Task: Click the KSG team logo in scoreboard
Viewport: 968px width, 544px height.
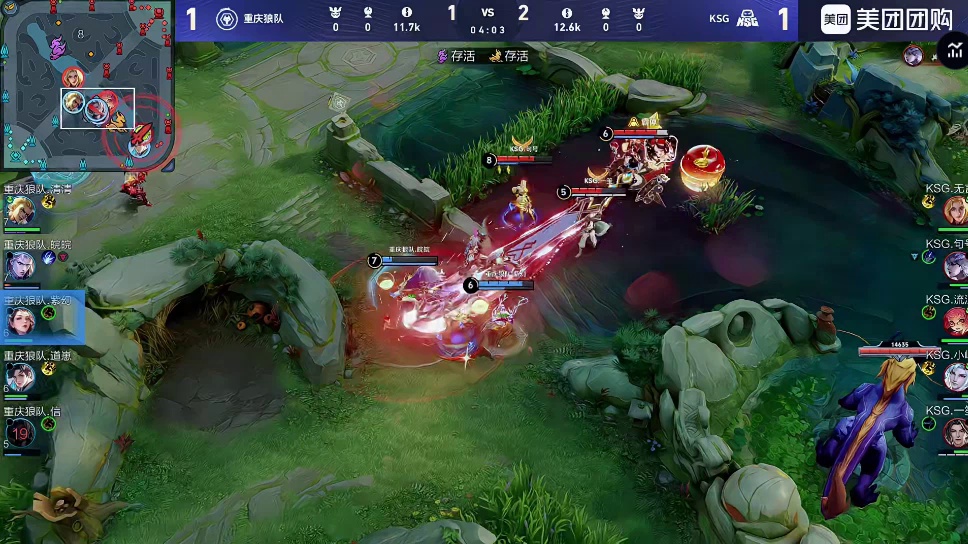Action: [x=747, y=19]
